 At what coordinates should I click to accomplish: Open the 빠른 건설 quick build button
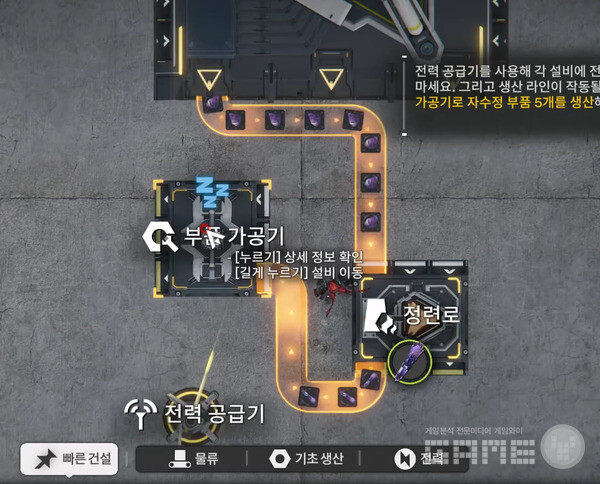click(69, 459)
